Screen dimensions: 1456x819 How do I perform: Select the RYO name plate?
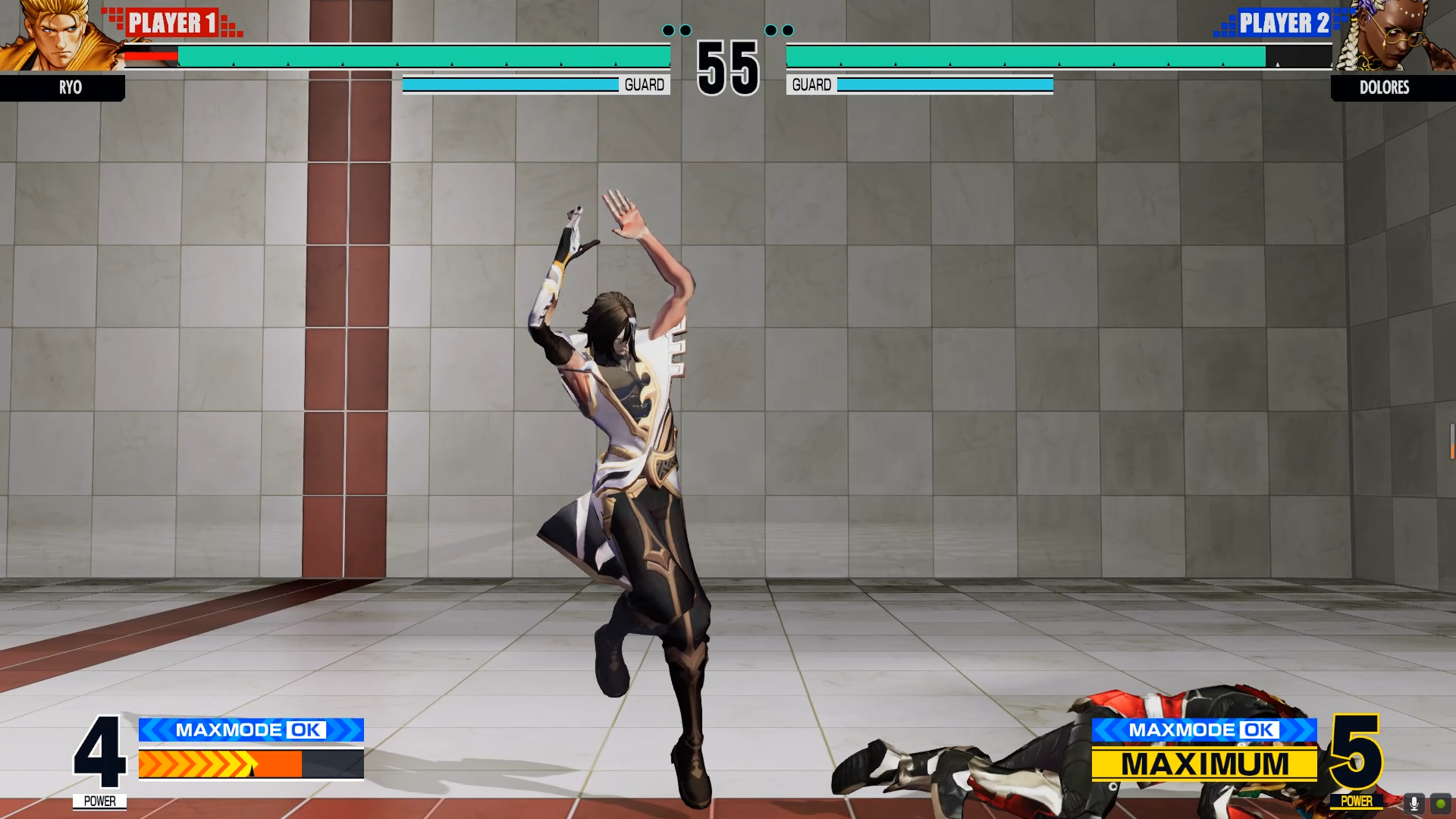coord(71,88)
